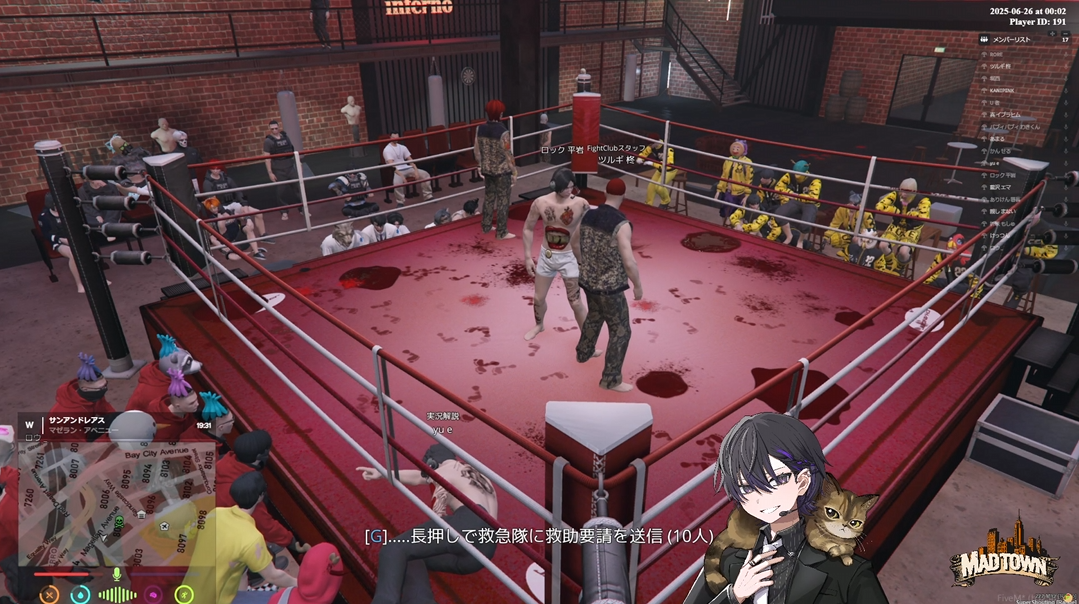Select the green skull marker on minimap

coord(118,522)
